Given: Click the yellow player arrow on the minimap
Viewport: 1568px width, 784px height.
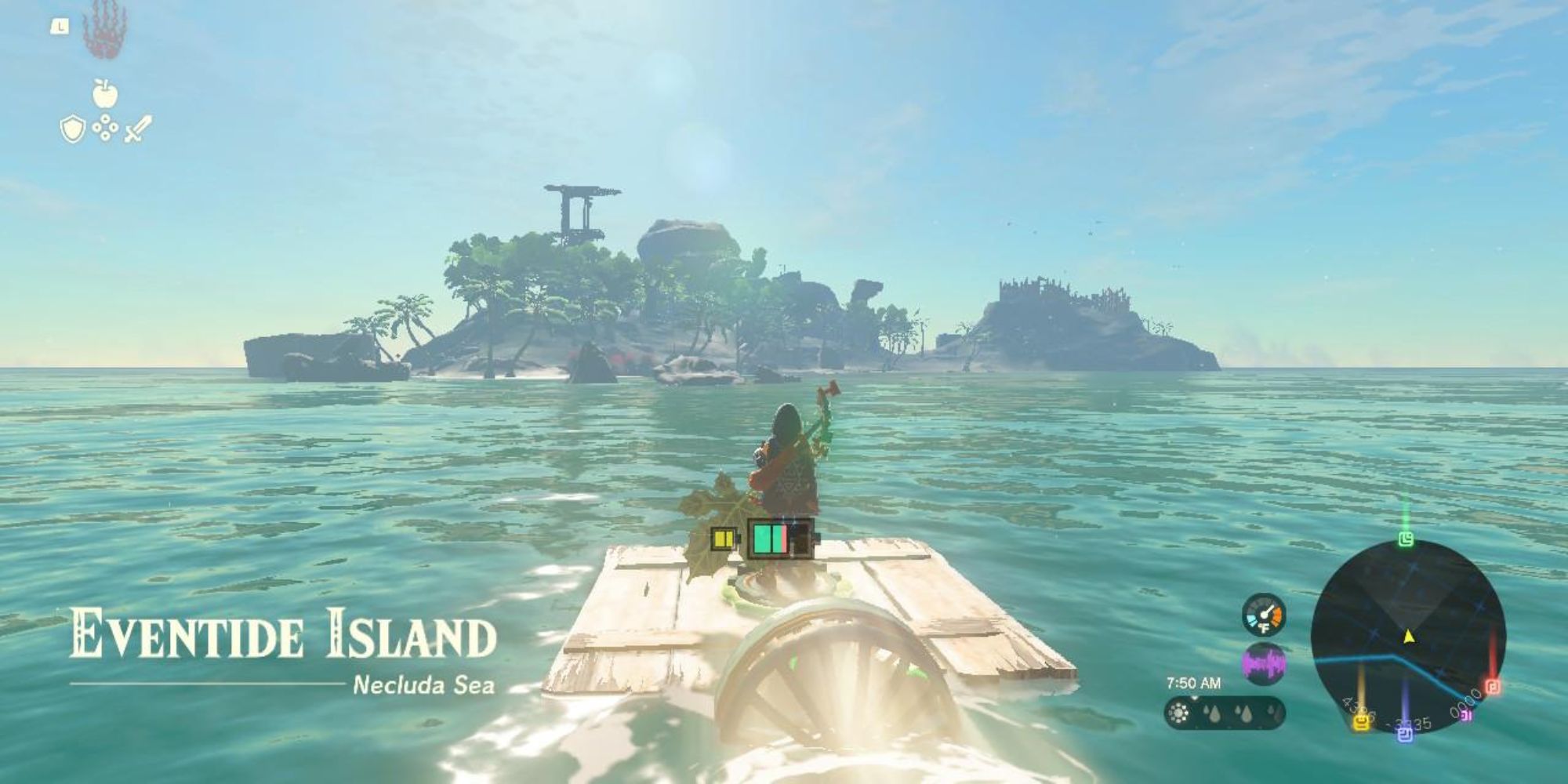Looking at the screenshot, I should tap(1409, 636).
